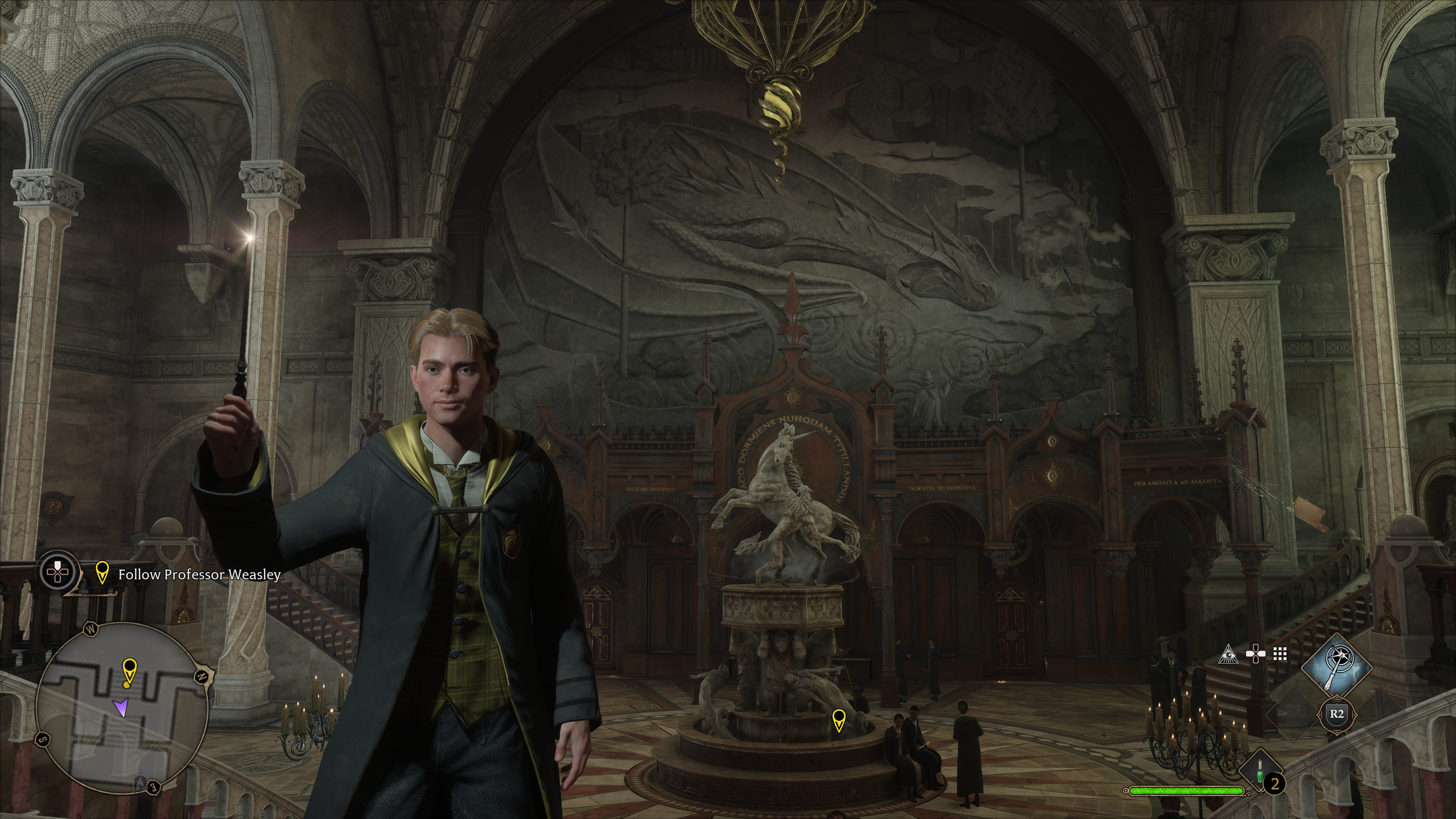Click the yellow quest marker on the minimap
This screenshot has width=1456, height=819.
[x=129, y=671]
